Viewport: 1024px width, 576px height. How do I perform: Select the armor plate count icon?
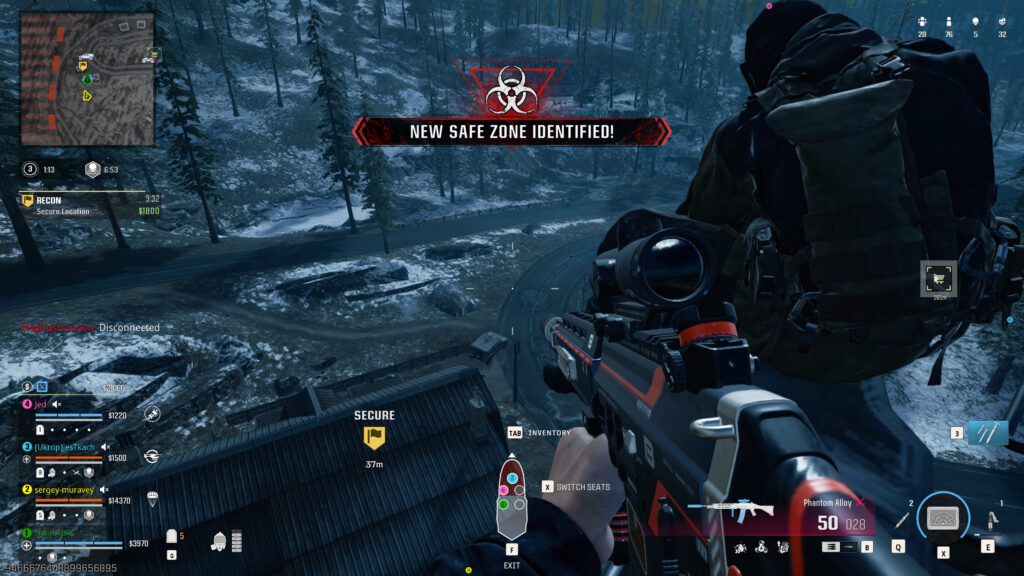(x=172, y=537)
